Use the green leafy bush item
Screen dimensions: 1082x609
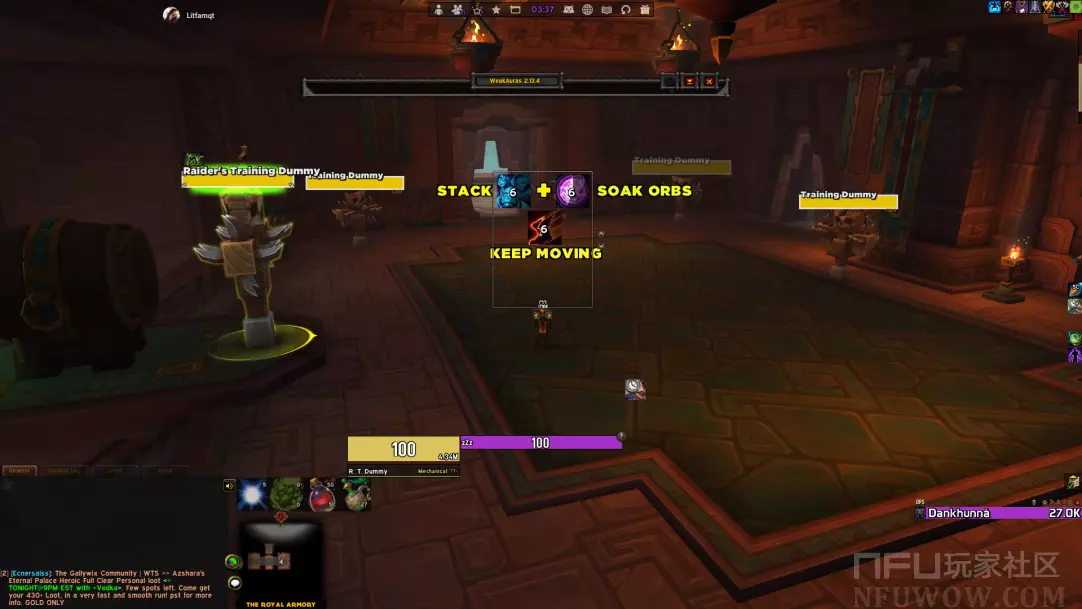click(x=287, y=494)
